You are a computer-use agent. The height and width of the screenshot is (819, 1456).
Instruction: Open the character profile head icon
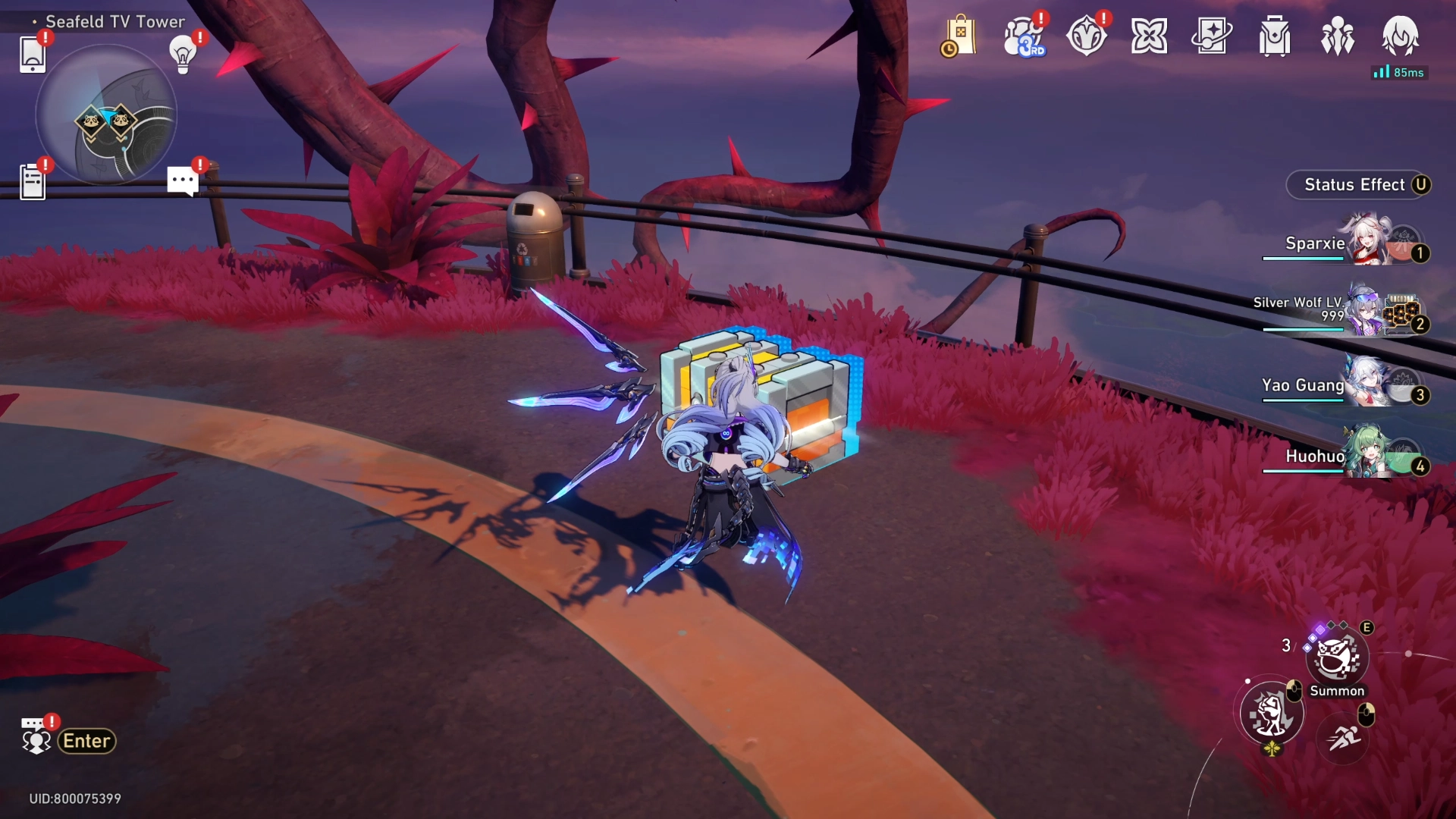1401,36
